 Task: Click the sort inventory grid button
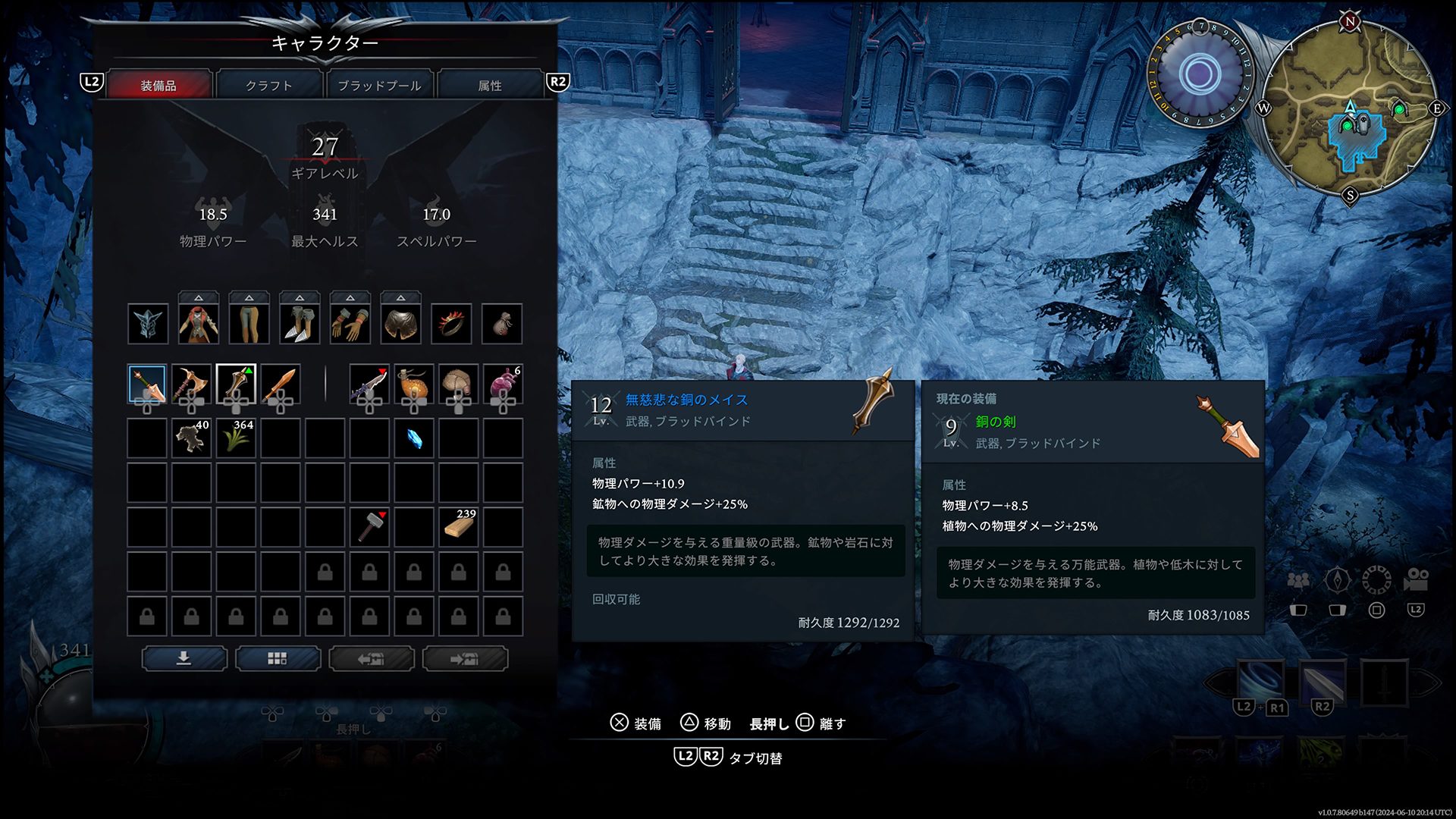click(x=278, y=658)
